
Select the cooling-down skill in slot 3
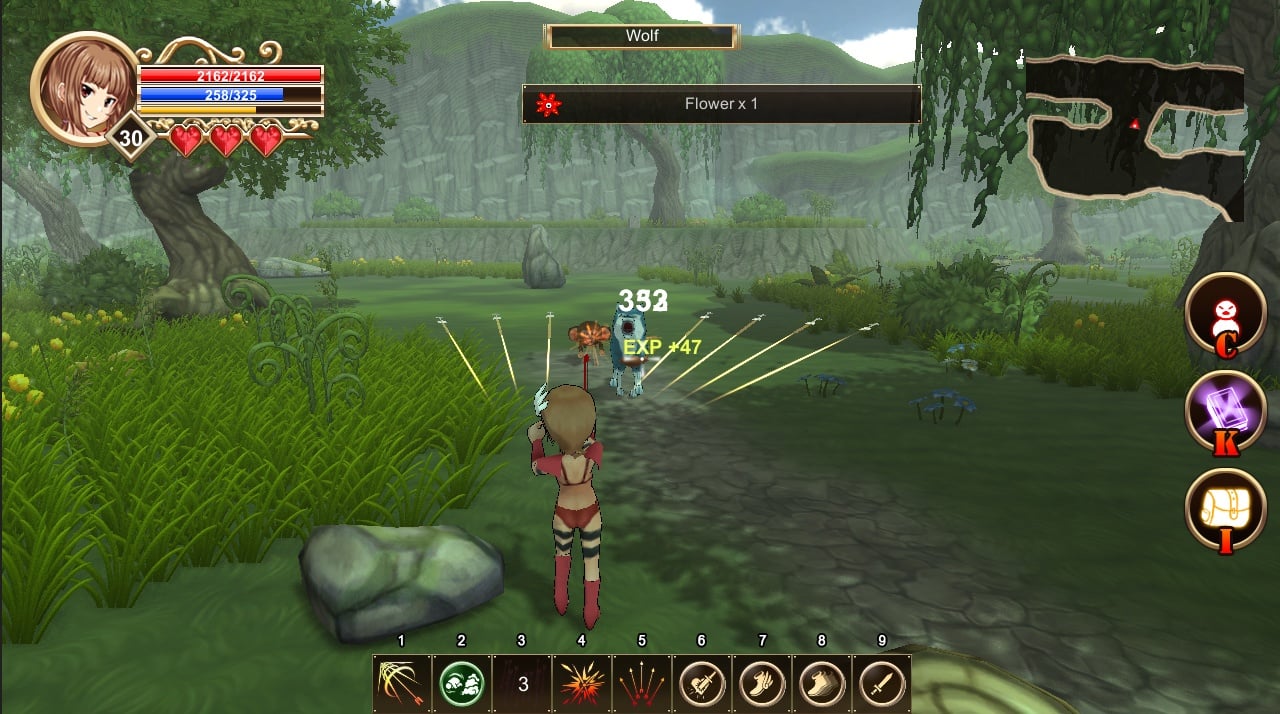pos(522,684)
